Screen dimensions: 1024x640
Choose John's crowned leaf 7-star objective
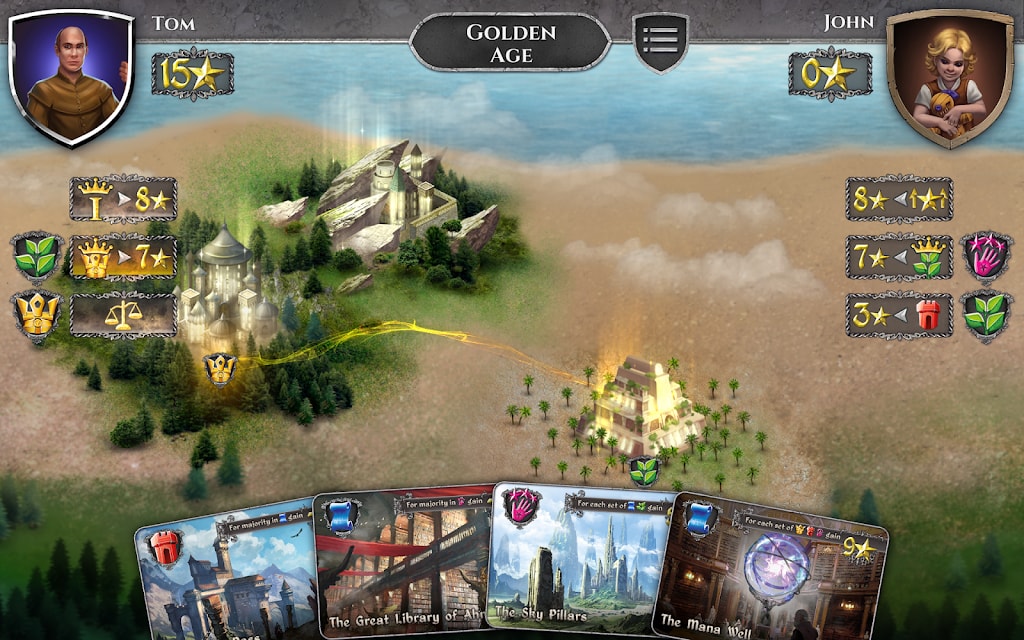pos(899,258)
